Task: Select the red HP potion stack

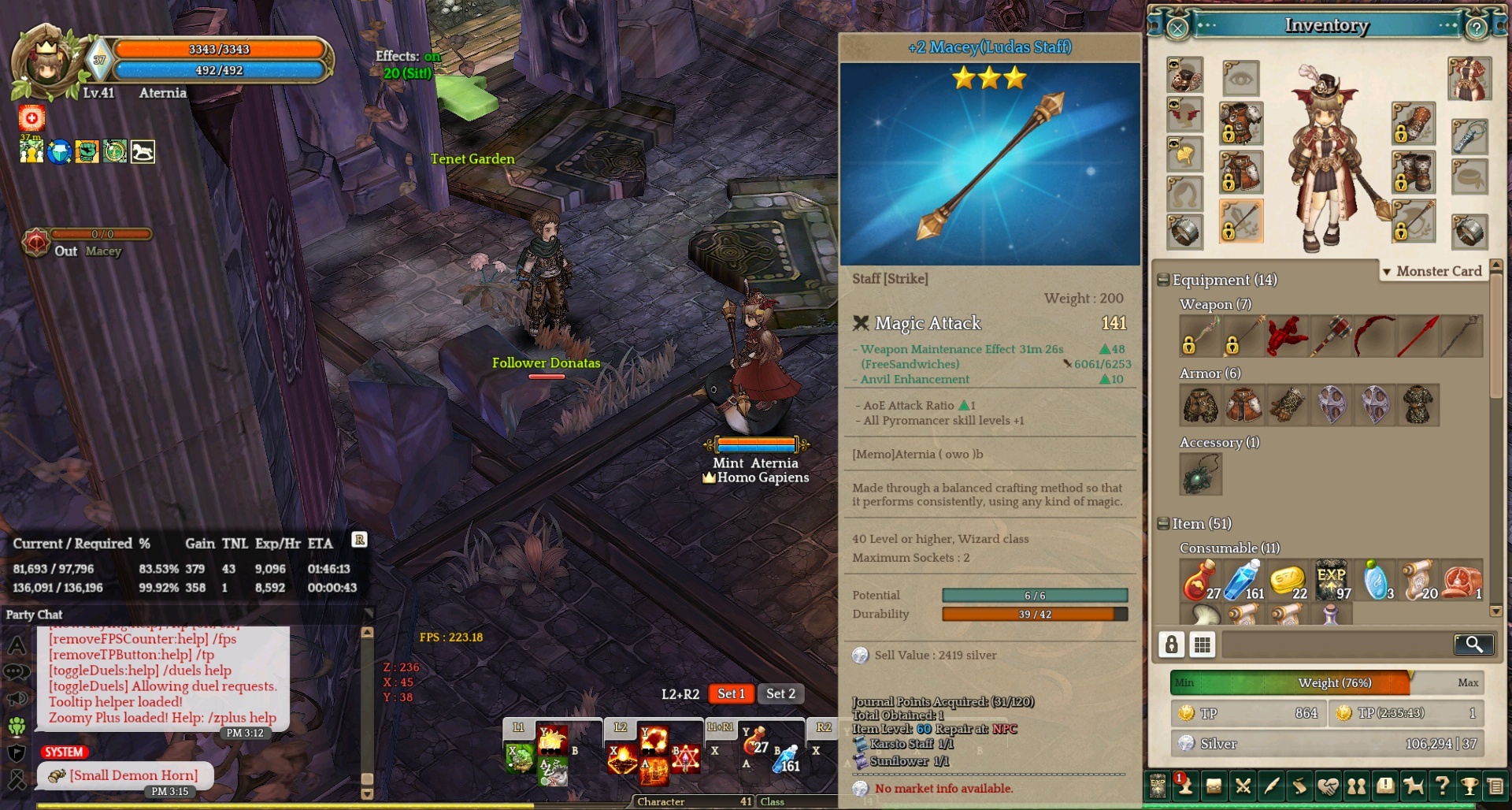Action: coord(1200,581)
